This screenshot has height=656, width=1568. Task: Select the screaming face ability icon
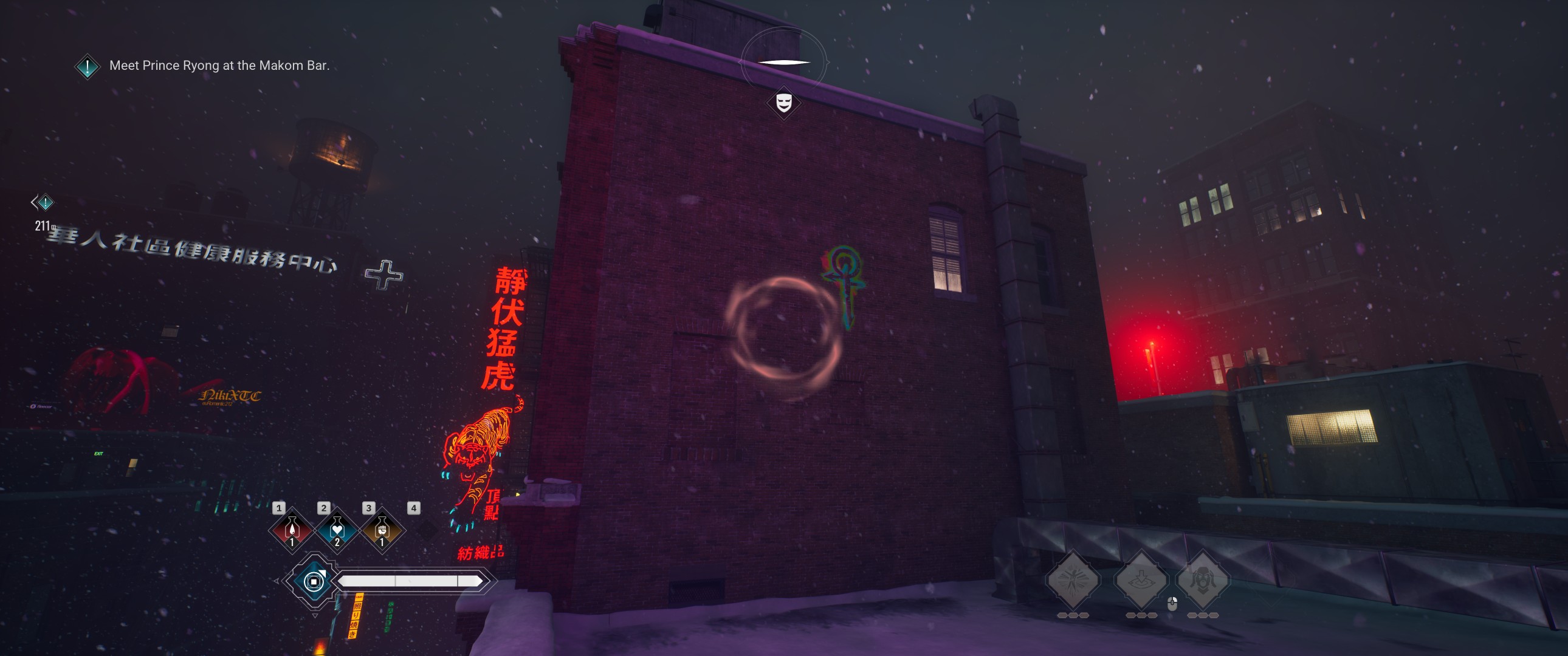pyautogui.click(x=1202, y=579)
